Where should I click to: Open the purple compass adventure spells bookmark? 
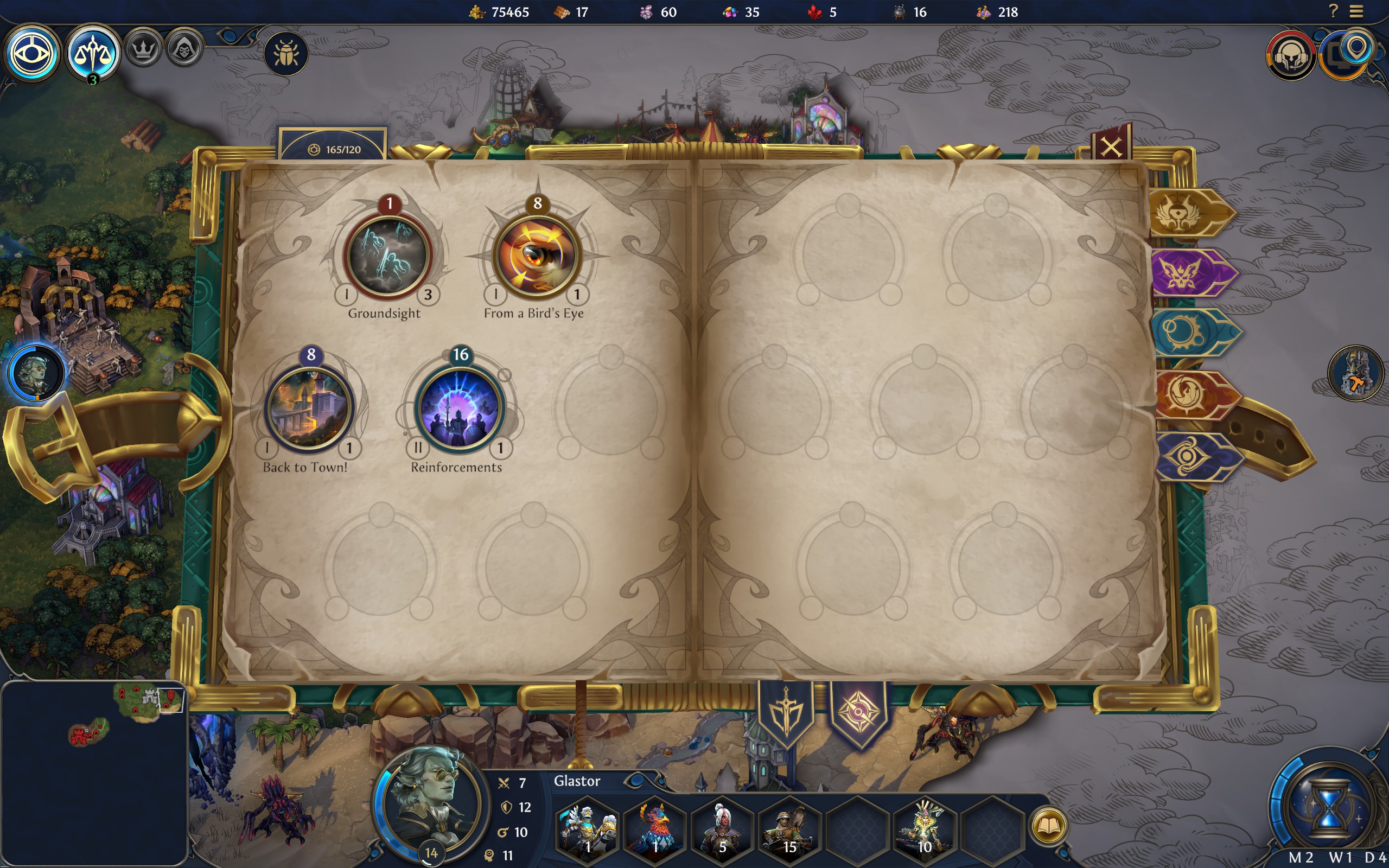(x=859, y=712)
